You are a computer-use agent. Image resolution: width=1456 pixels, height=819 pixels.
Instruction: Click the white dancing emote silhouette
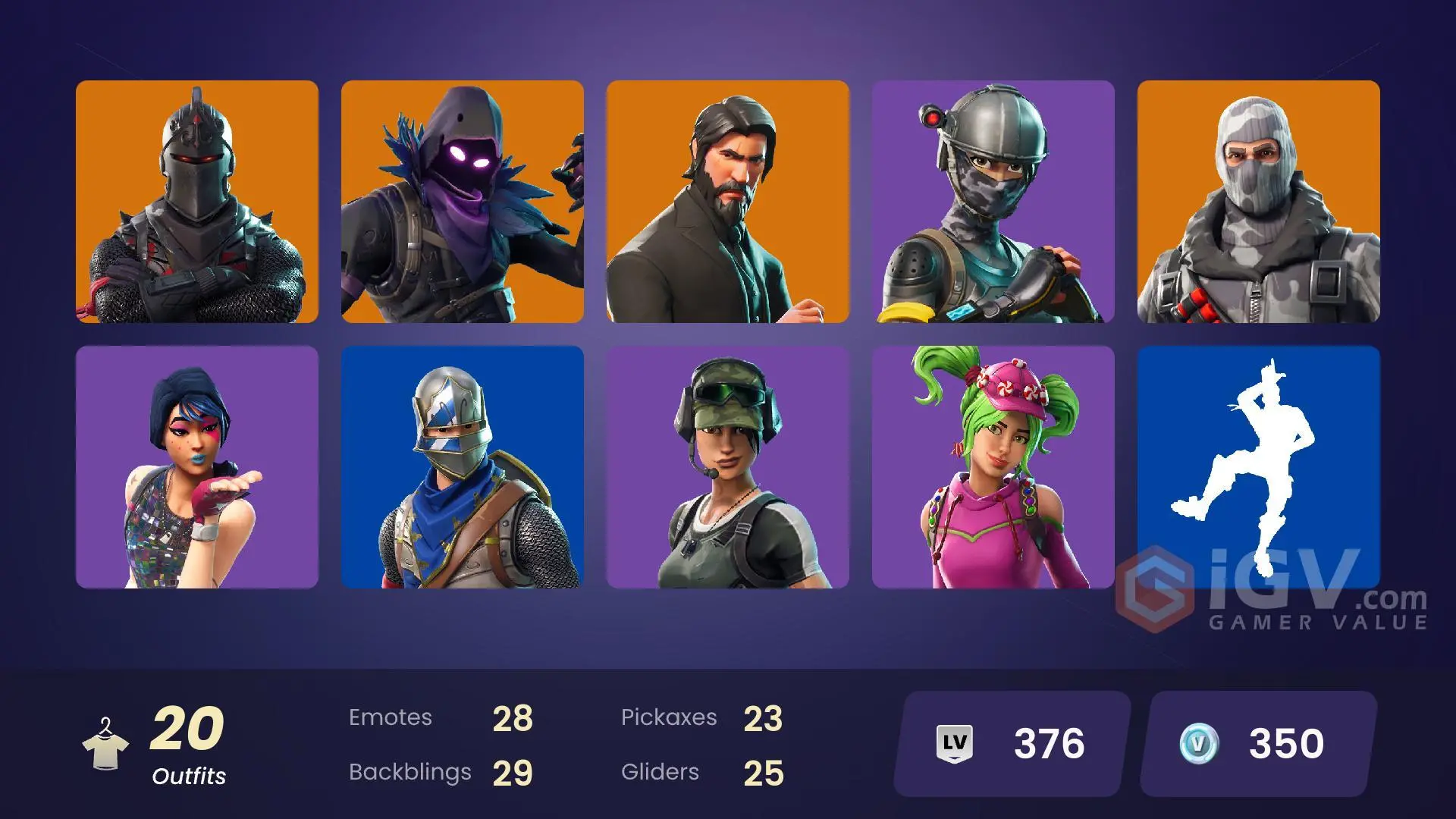click(x=1260, y=465)
